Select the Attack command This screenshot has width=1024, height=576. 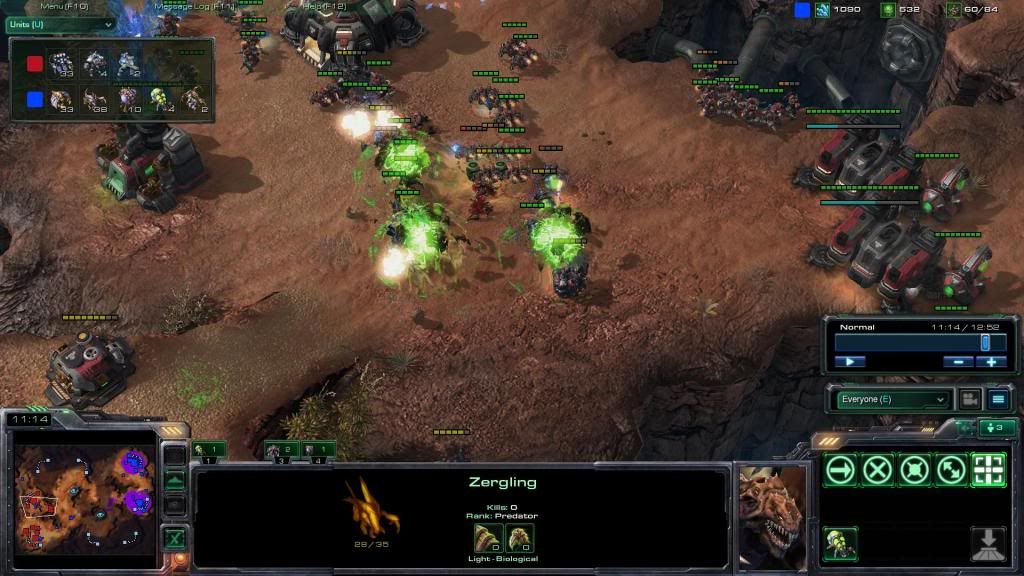tap(988, 470)
